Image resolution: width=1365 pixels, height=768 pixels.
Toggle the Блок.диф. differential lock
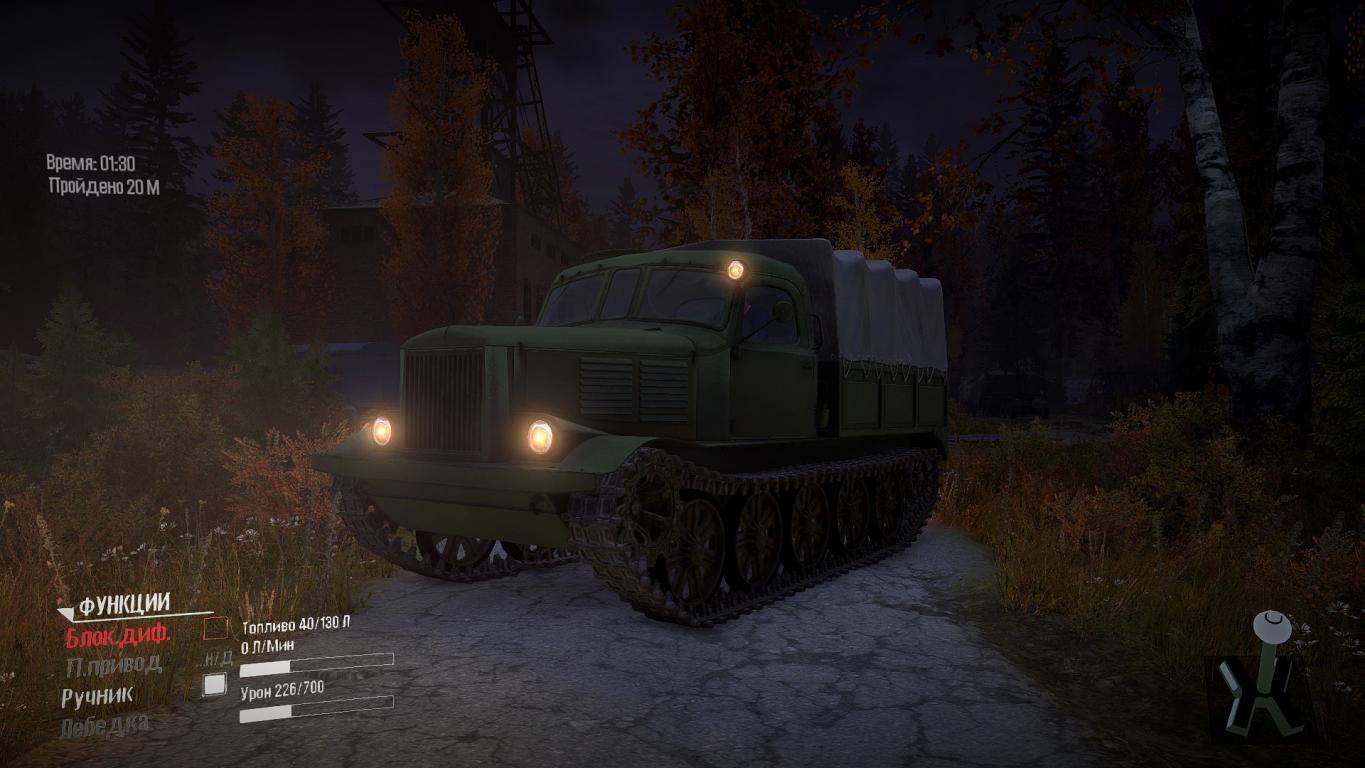pyautogui.click(x=118, y=635)
